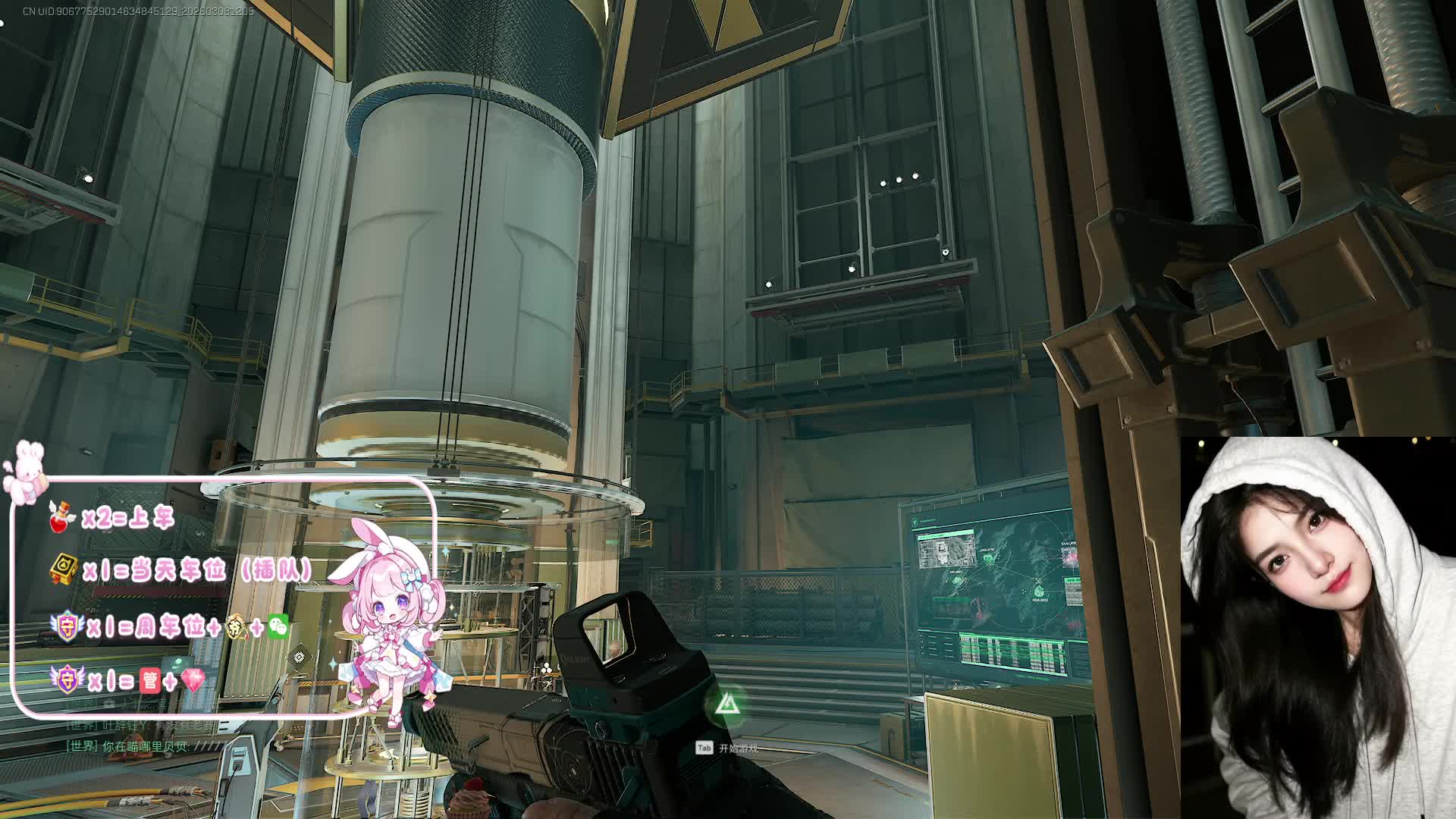Select the streamer webcam feed
This screenshot has height=819, width=1456.
click(1317, 627)
